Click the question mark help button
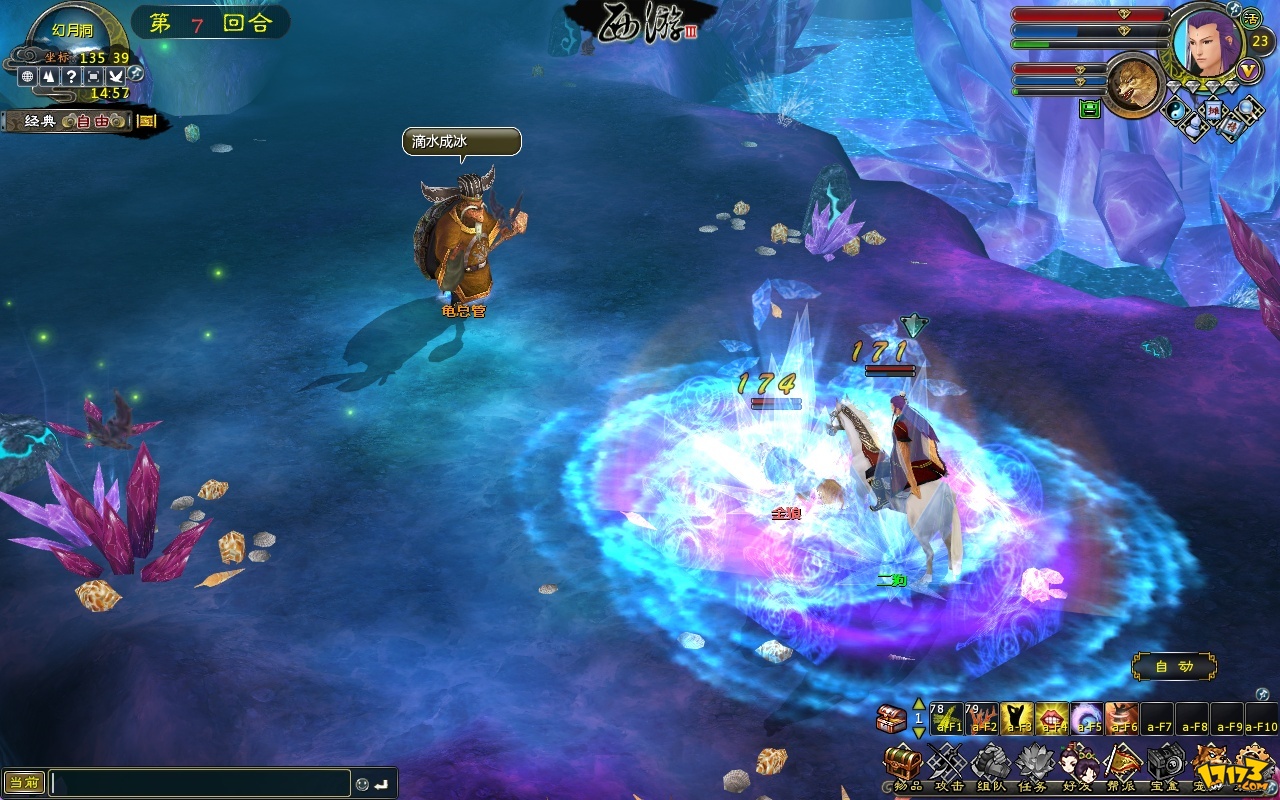This screenshot has width=1280, height=800. [x=72, y=76]
